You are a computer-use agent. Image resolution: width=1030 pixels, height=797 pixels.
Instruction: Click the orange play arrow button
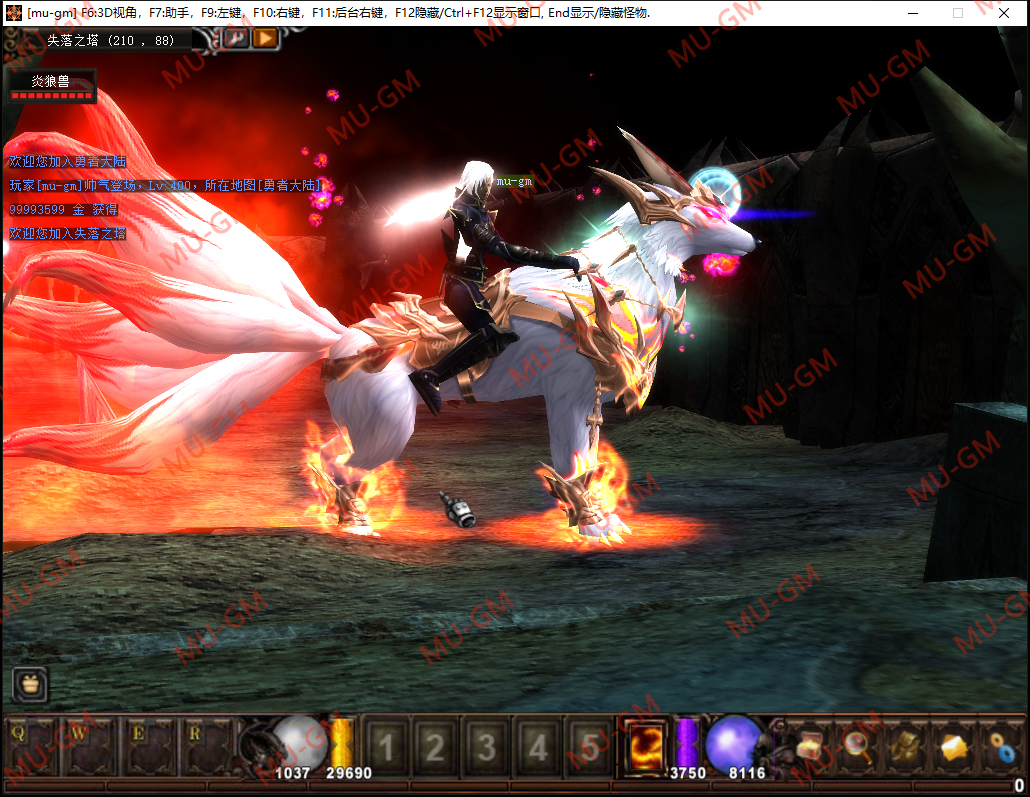point(264,38)
